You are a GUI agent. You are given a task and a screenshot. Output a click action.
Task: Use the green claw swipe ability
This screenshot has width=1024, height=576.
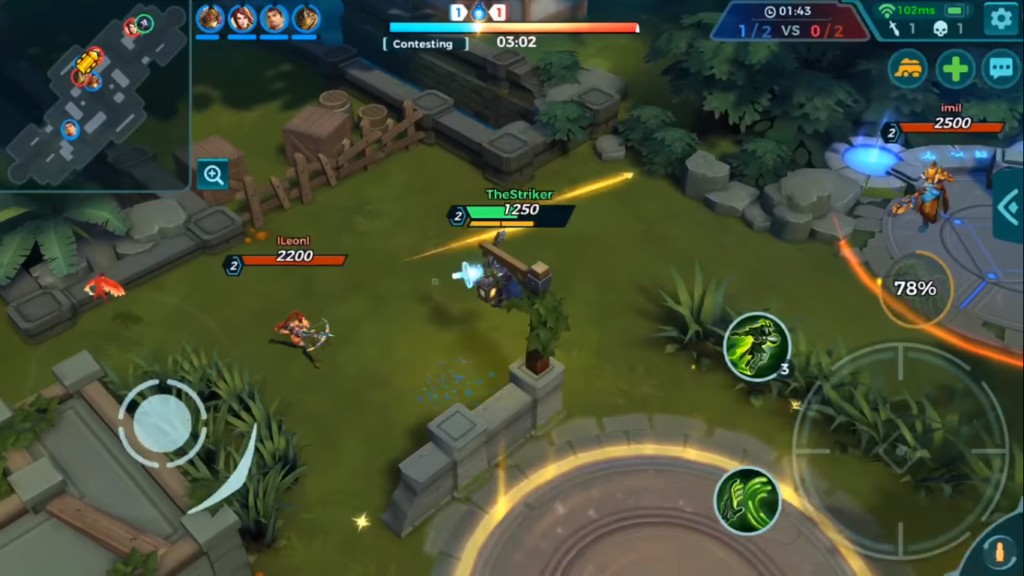tap(747, 500)
